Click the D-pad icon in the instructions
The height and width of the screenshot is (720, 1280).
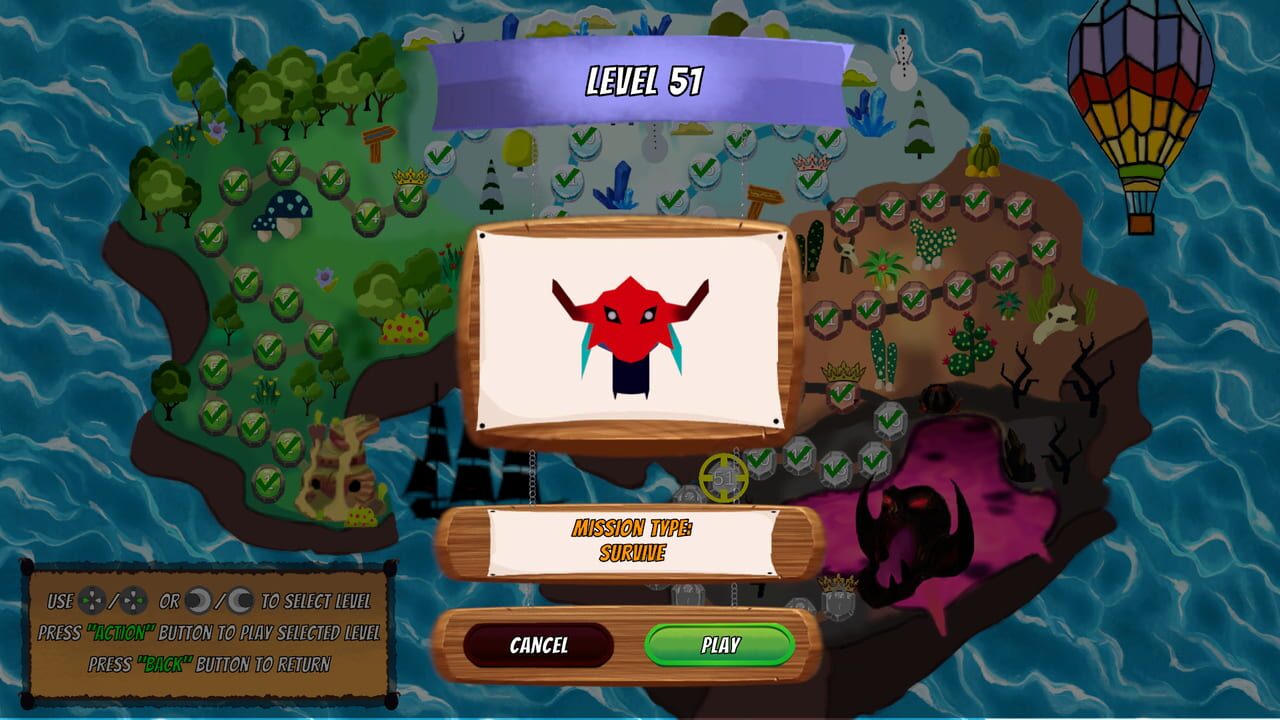click(x=92, y=600)
